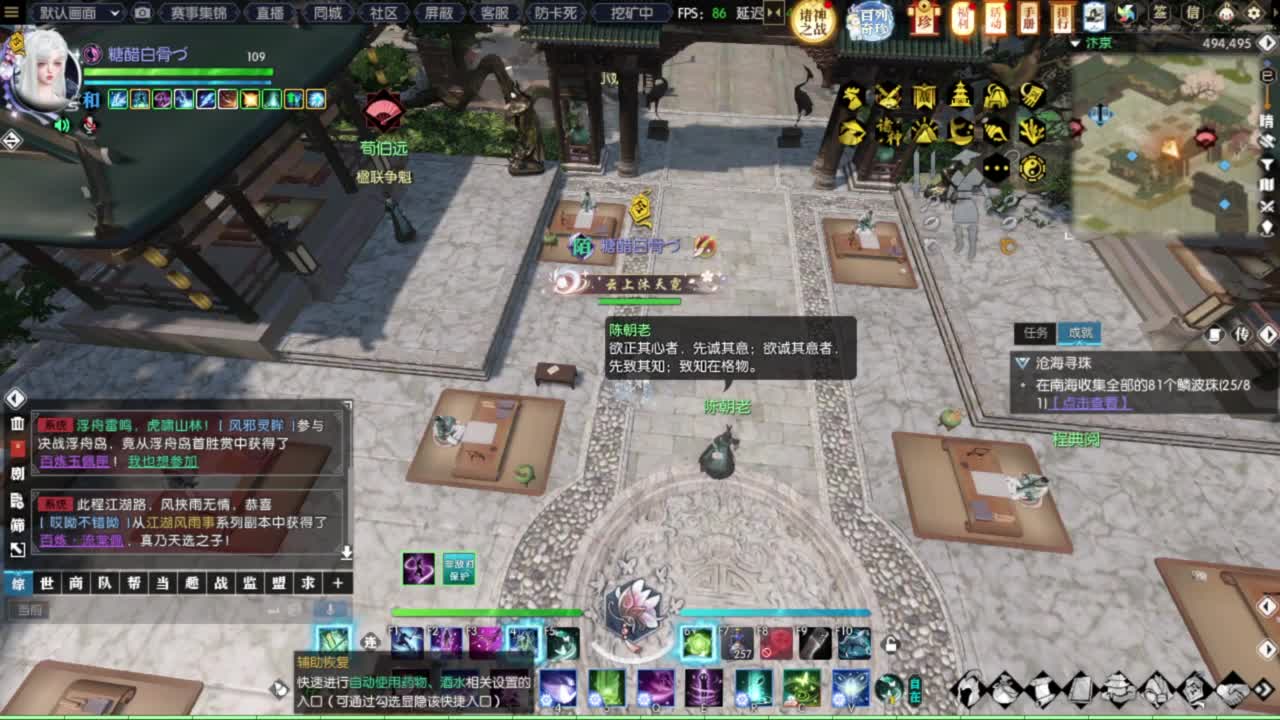
Task: Click the microphone icon above the chat tabs
Action: tap(330, 609)
